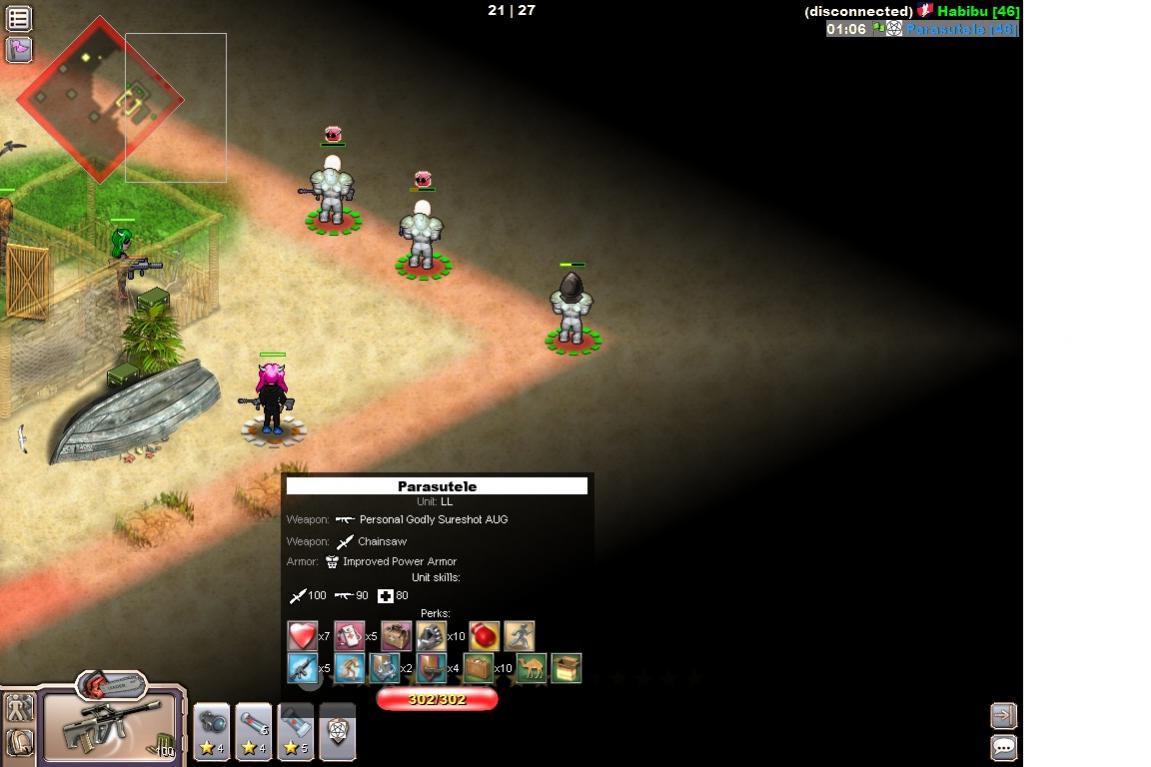This screenshot has width=1151, height=767.
Task: Click the red boxing glove perk
Action: coord(484,636)
